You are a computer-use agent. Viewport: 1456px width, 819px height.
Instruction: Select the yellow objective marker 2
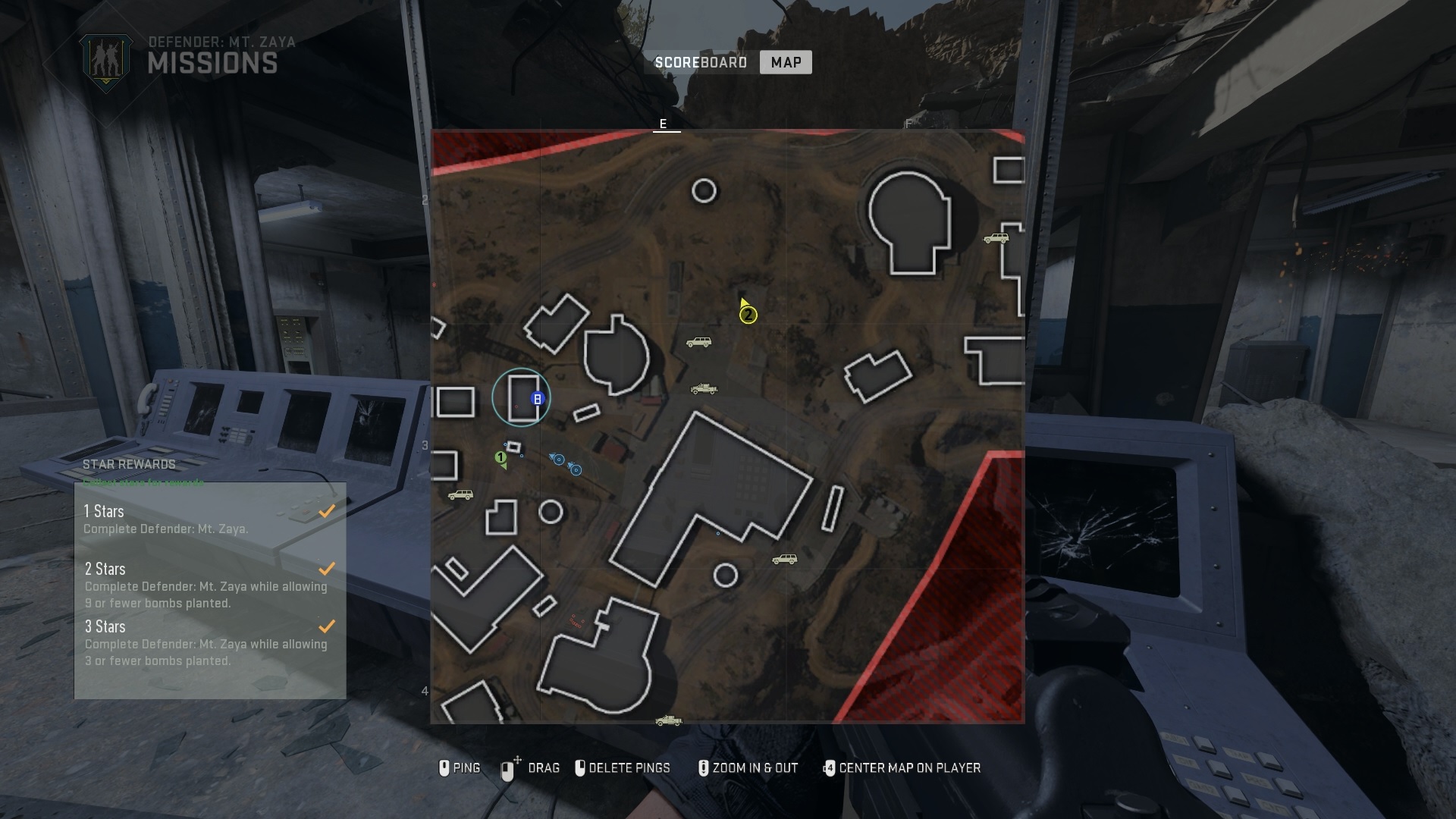(x=748, y=316)
